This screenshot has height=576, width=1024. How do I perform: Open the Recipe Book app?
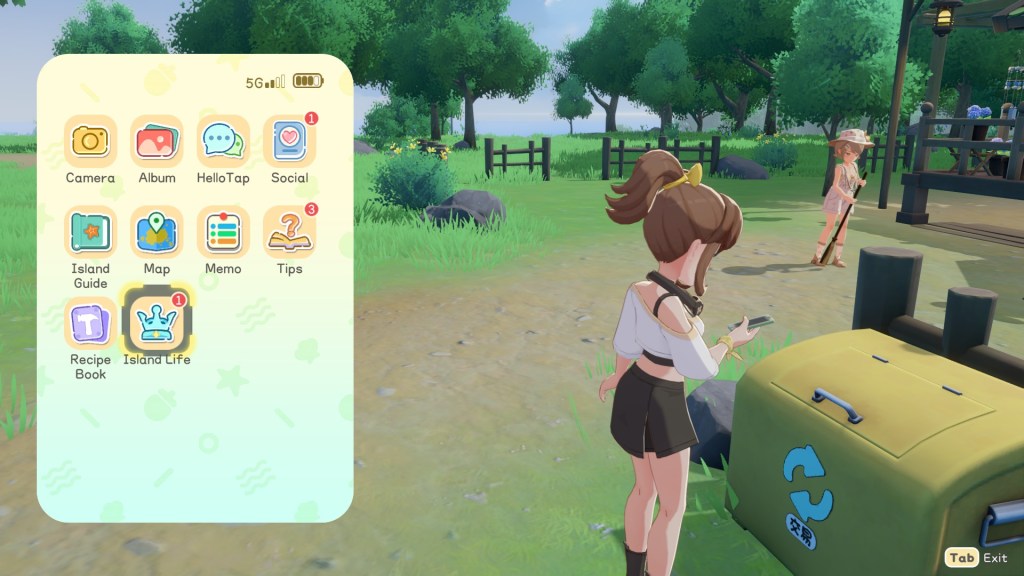pos(90,324)
